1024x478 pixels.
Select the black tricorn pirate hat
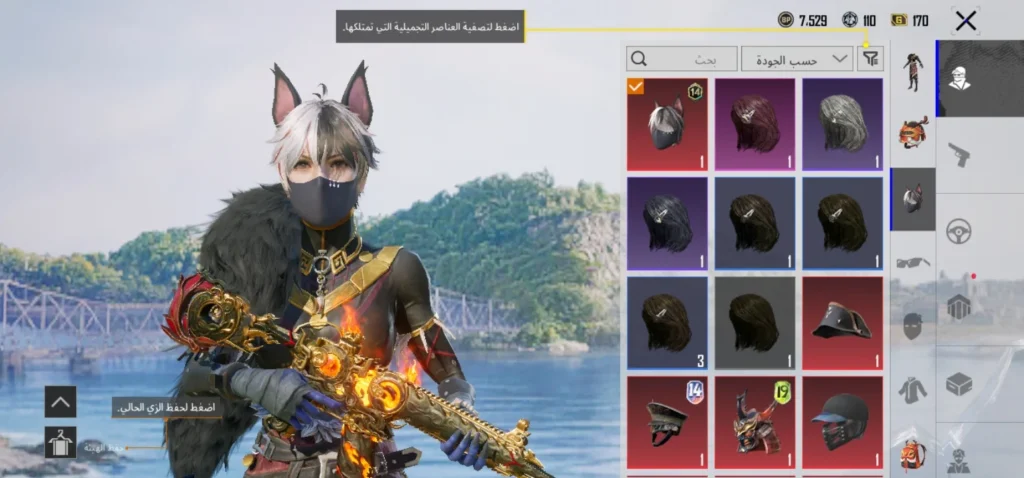[x=842, y=322]
